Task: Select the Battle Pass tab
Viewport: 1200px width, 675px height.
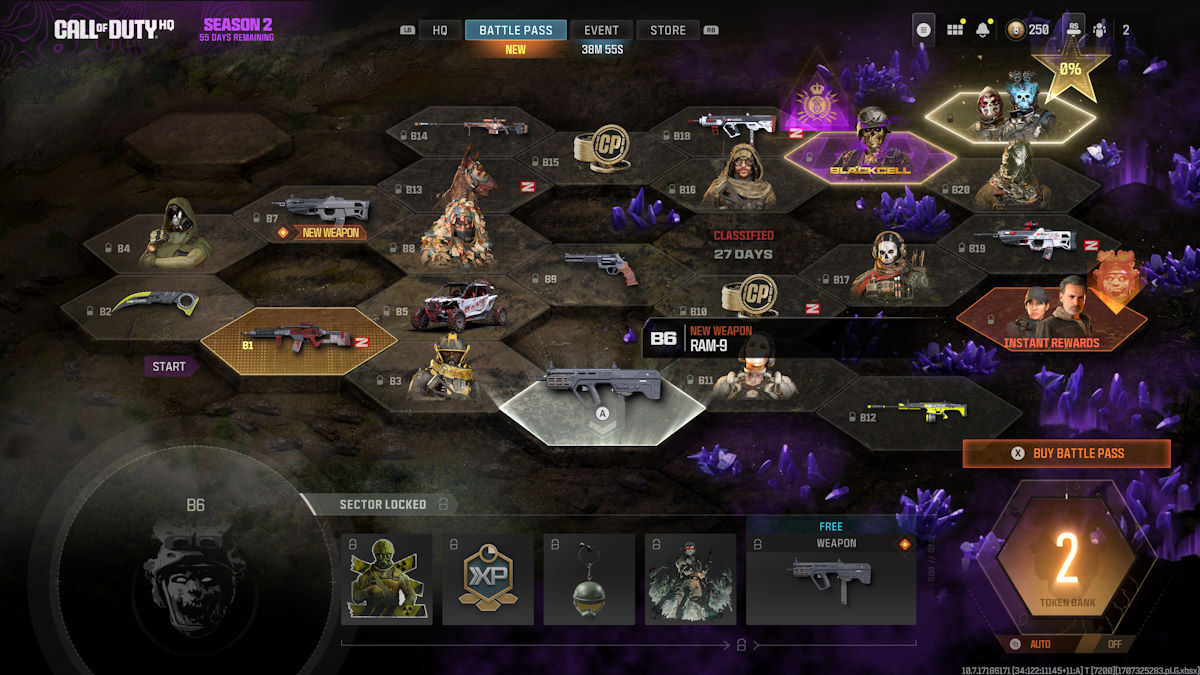Action: coord(515,30)
